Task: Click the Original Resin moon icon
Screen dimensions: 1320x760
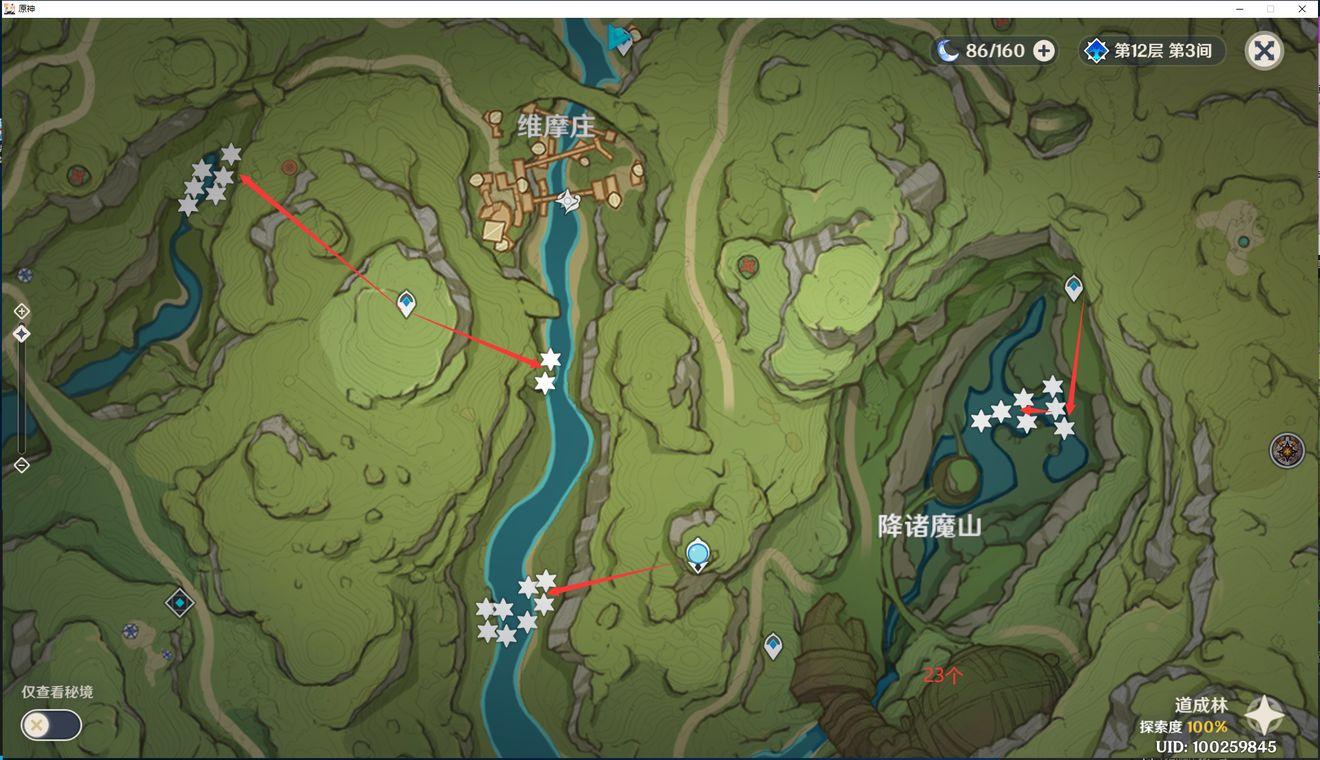Action: click(947, 50)
